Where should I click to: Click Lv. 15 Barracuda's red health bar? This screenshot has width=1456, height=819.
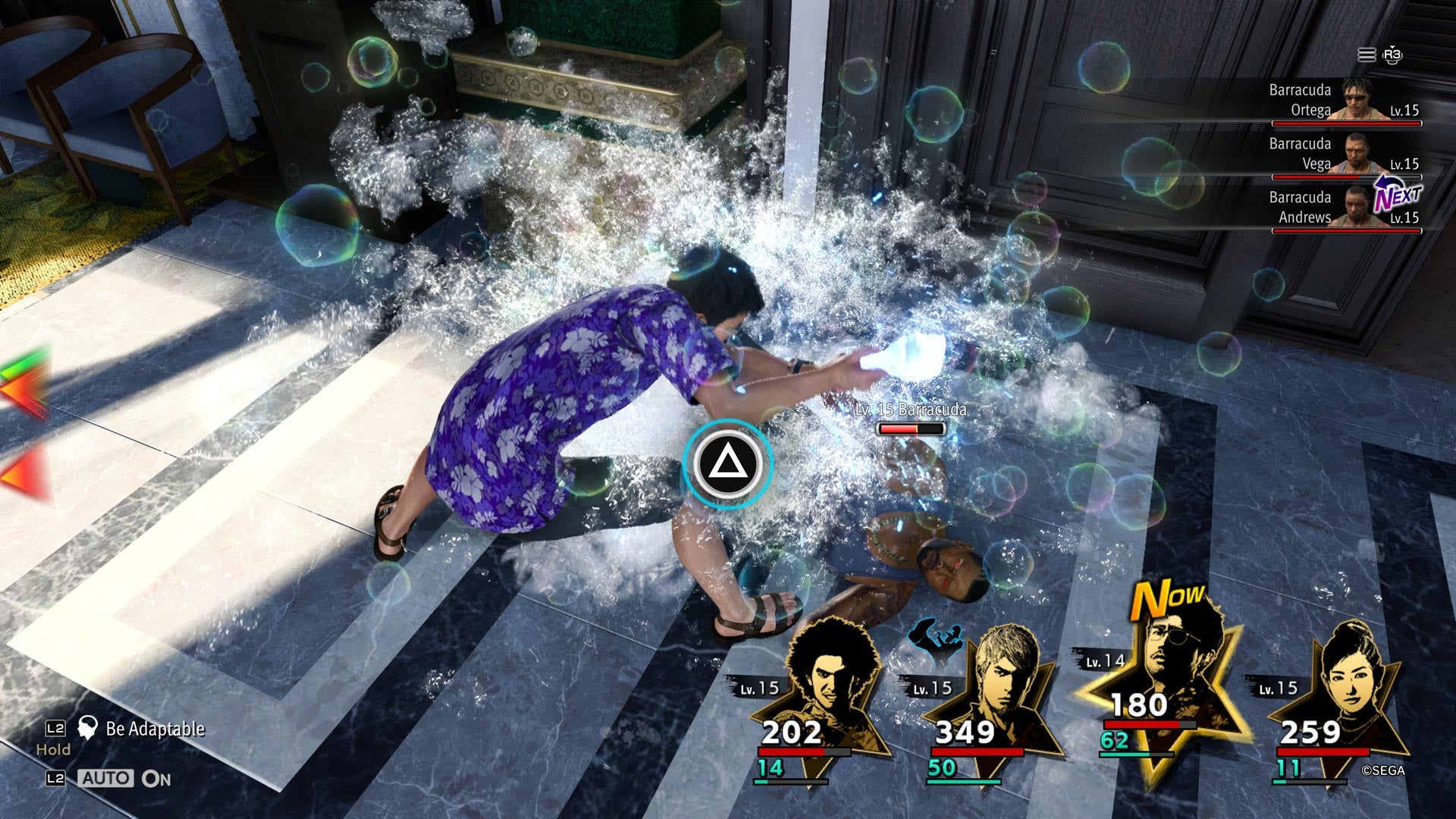click(x=912, y=426)
